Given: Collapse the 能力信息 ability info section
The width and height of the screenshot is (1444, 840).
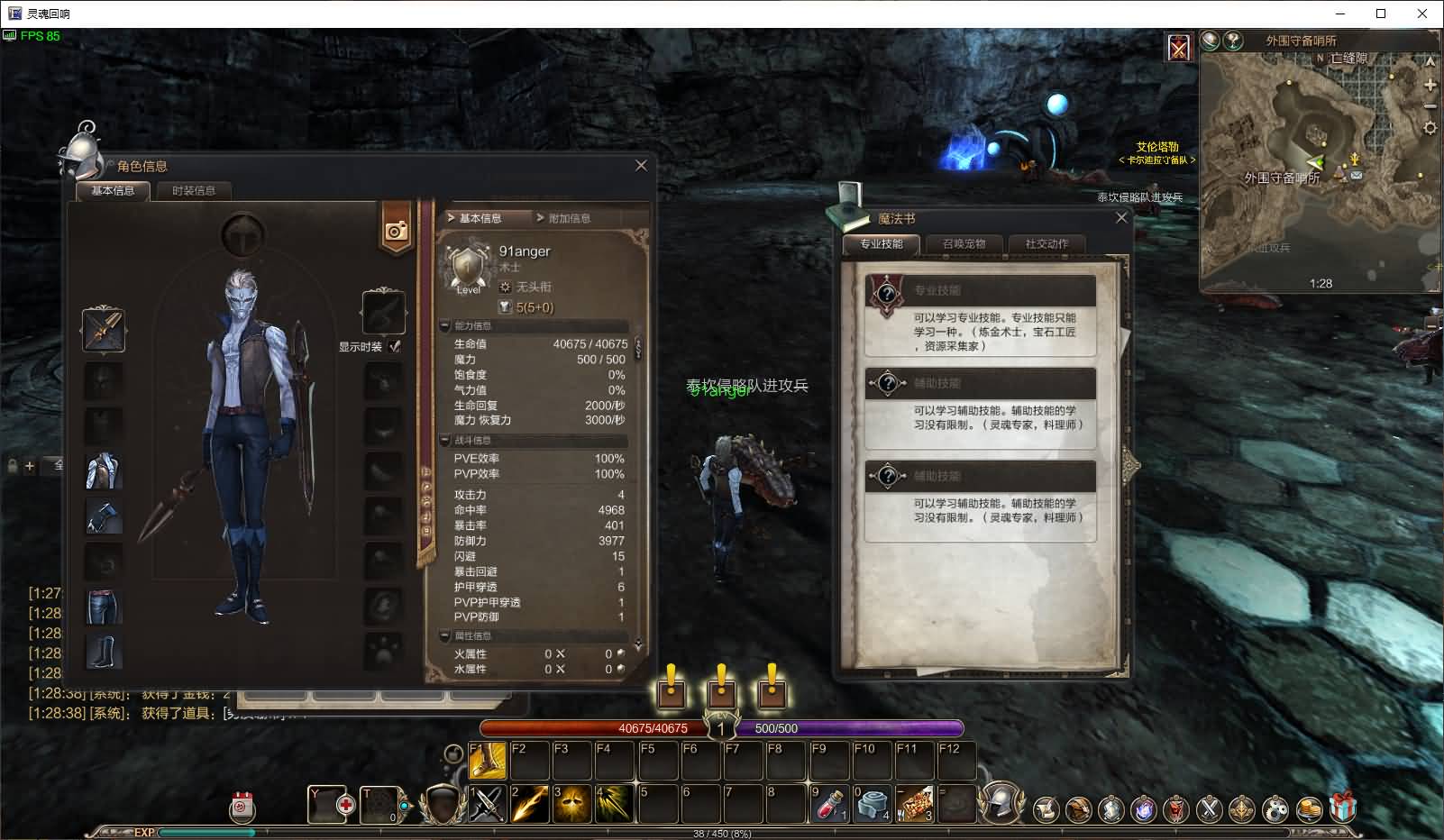Looking at the screenshot, I should [444, 326].
